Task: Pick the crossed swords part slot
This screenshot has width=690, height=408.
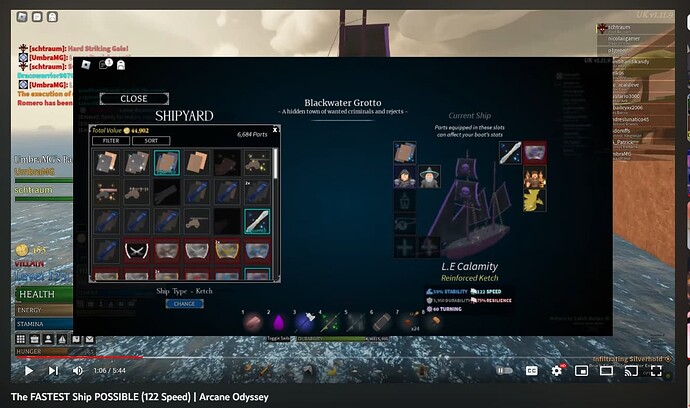Action: [x=137, y=250]
